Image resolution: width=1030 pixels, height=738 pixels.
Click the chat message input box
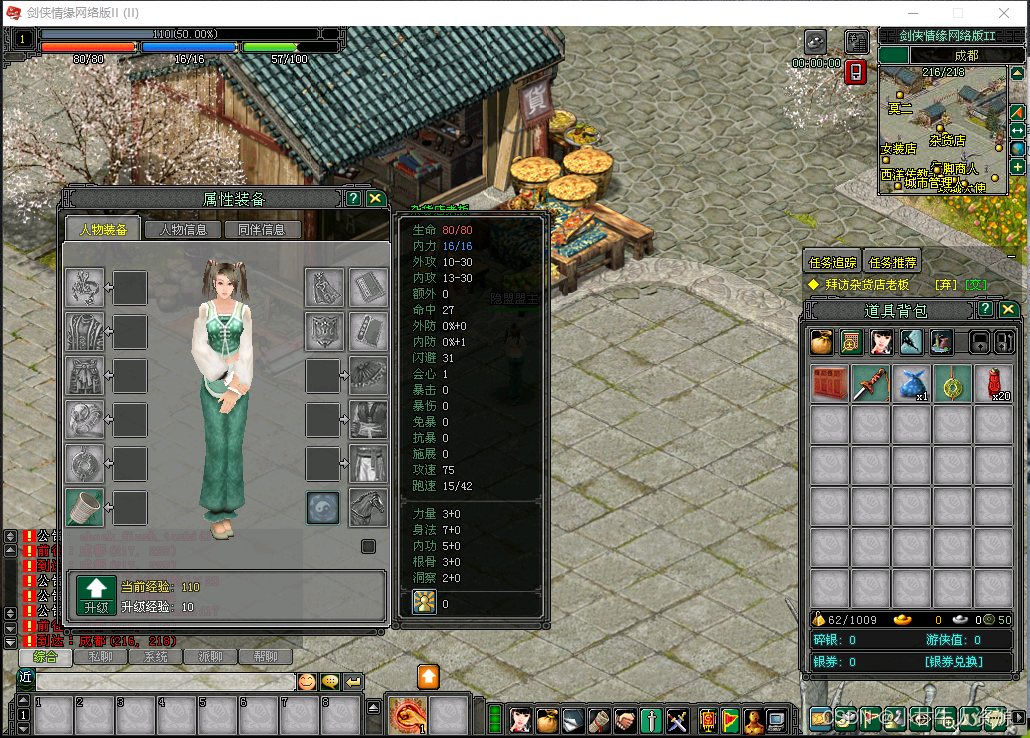pos(165,681)
